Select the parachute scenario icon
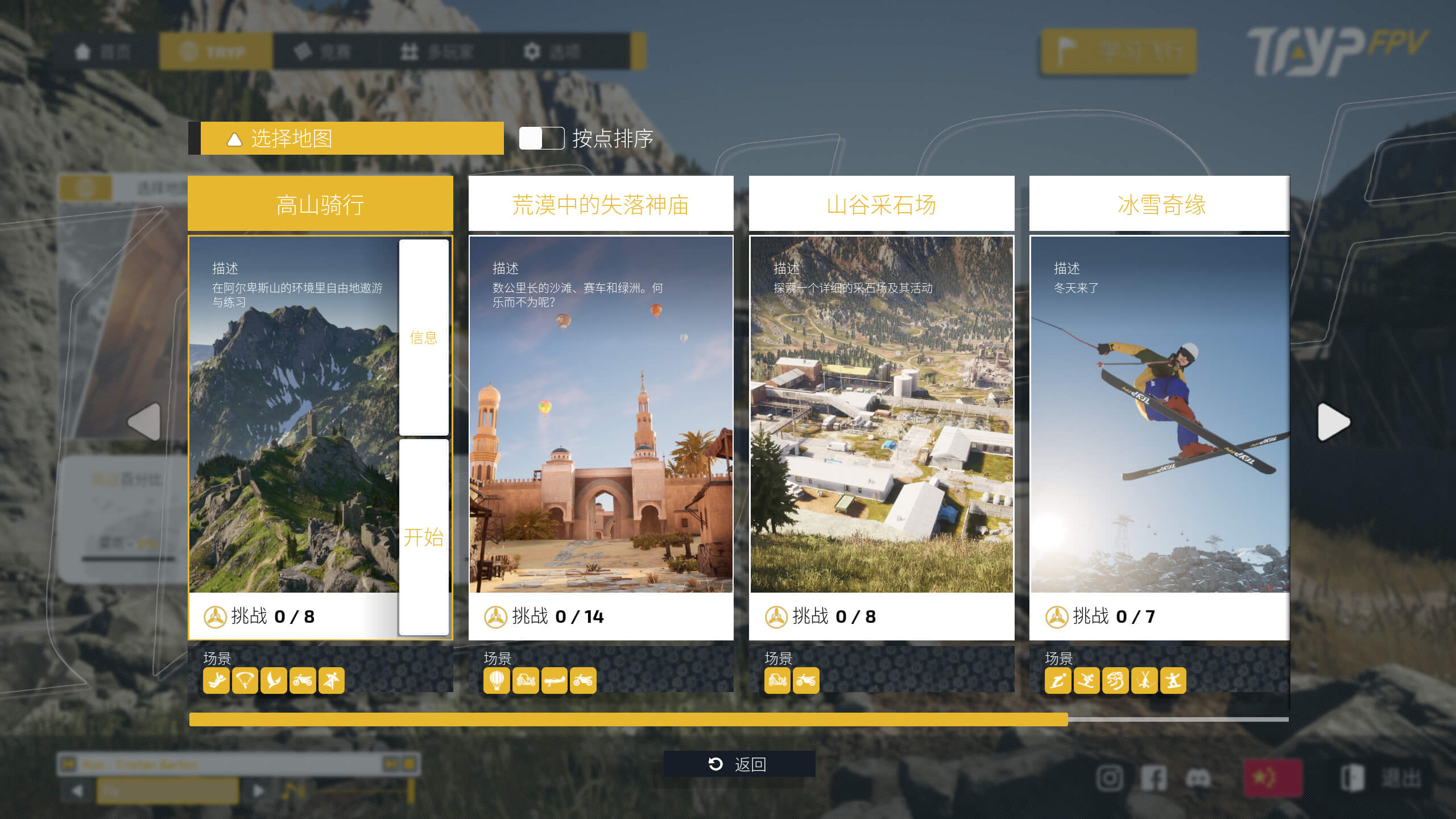Screen dimensions: 1456x819 [x=245, y=680]
